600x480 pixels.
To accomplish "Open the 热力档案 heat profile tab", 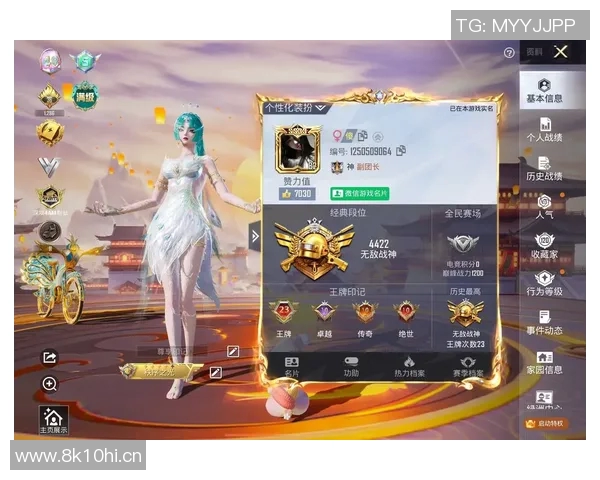I will pos(409,366).
